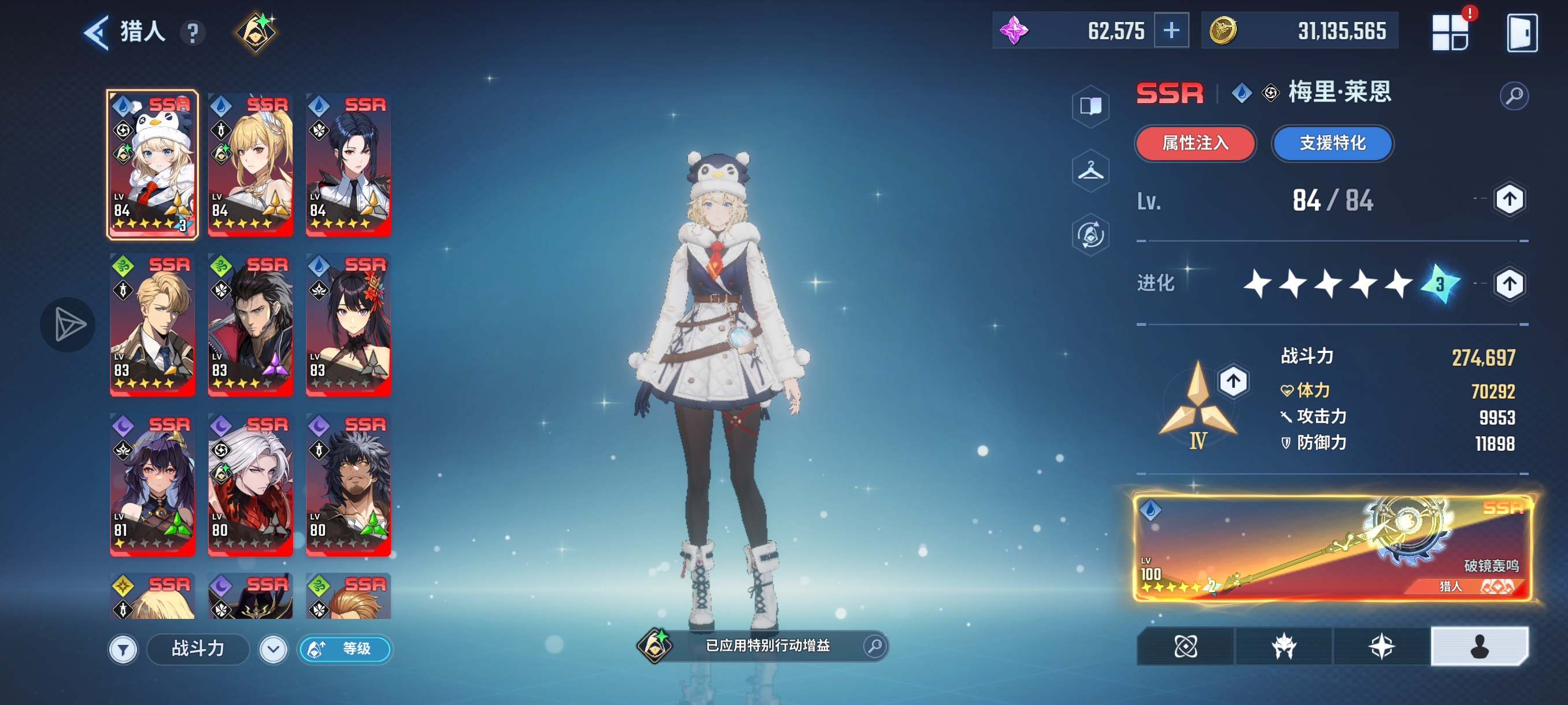Upgrade 进化 stars with the arrow button
The height and width of the screenshot is (705, 1568).
tap(1509, 284)
